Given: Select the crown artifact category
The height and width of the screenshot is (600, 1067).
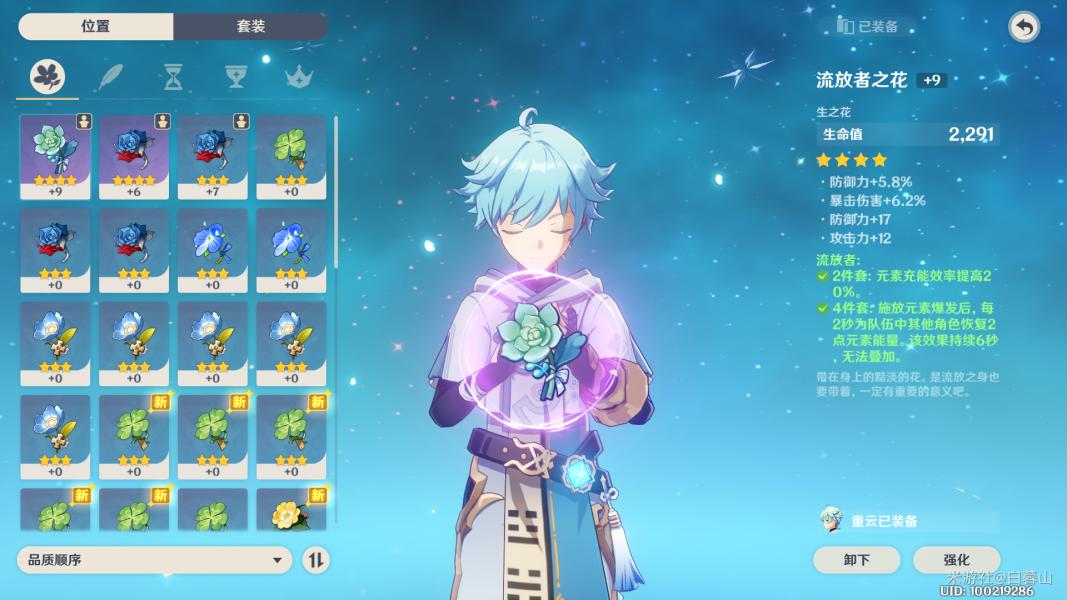Looking at the screenshot, I should click(x=297, y=76).
